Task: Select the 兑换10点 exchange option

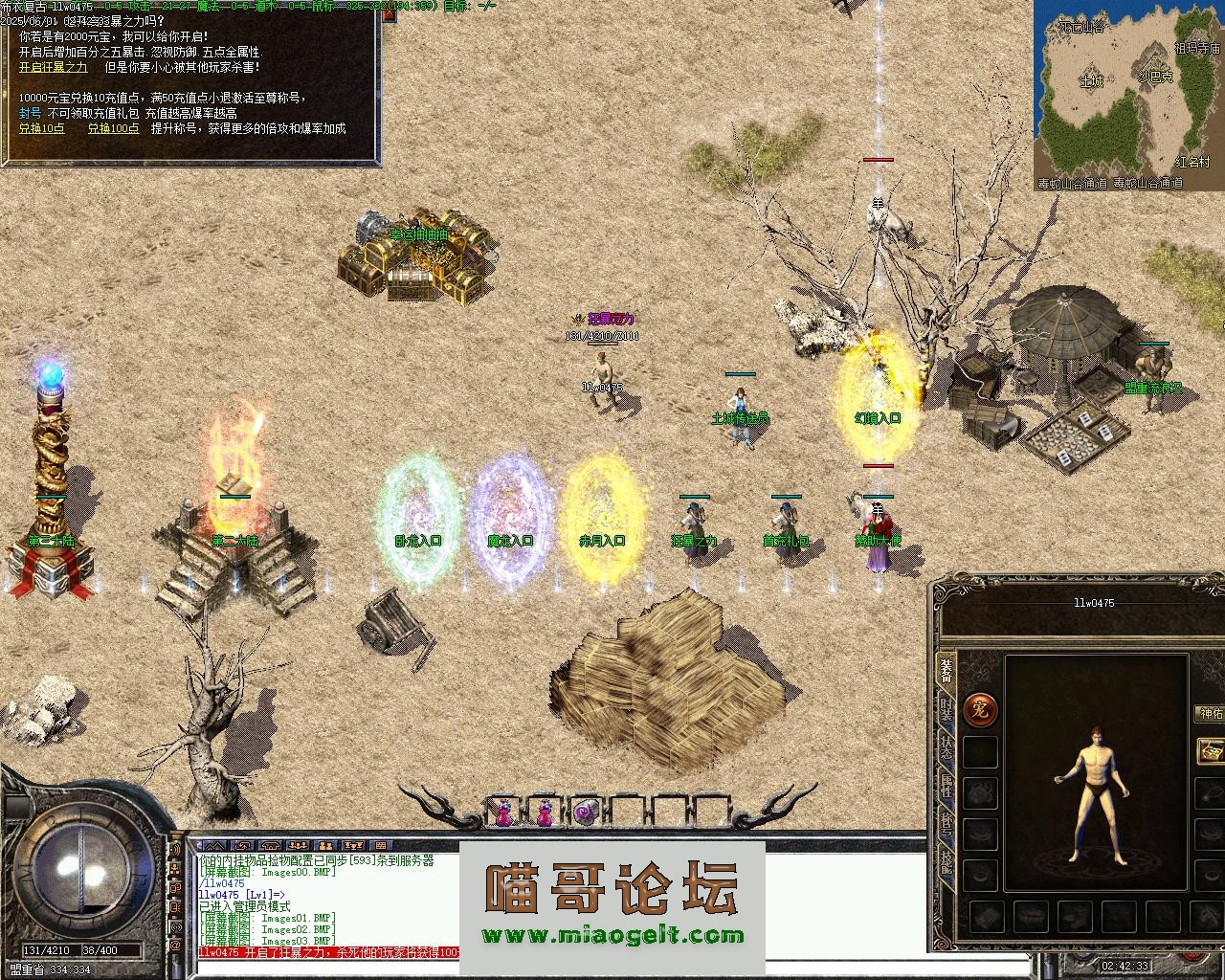Action: click(42, 128)
